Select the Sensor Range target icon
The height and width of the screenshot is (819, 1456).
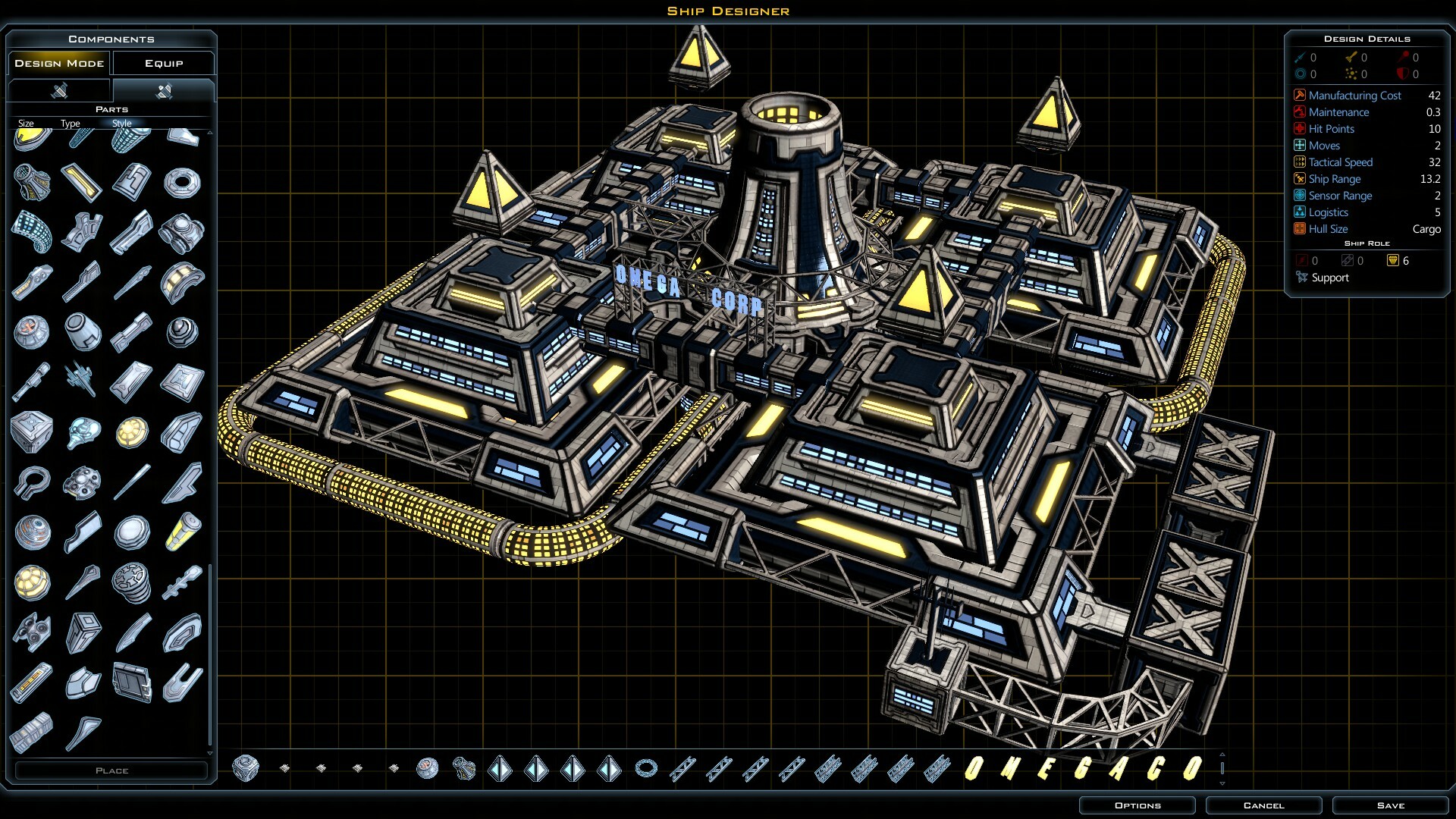[1298, 196]
